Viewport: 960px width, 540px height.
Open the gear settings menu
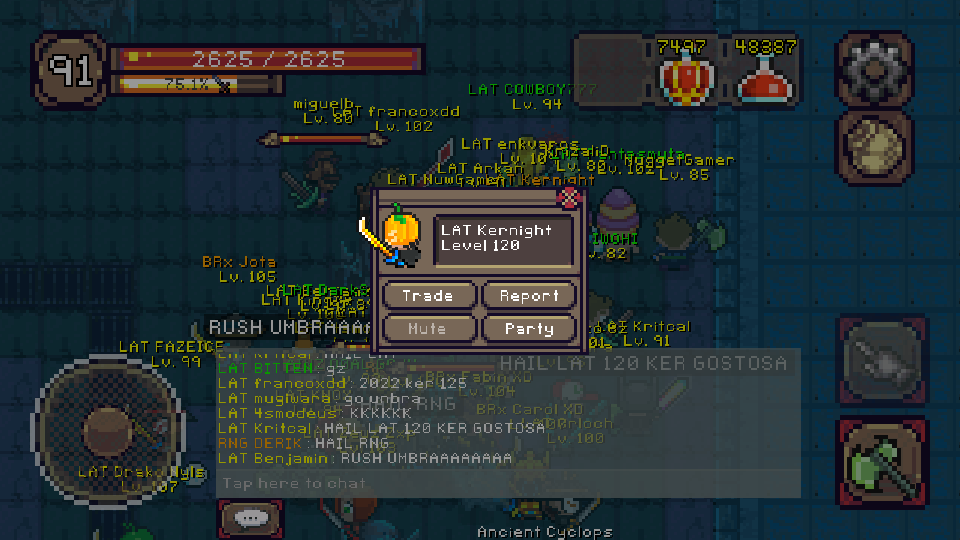tap(874, 70)
